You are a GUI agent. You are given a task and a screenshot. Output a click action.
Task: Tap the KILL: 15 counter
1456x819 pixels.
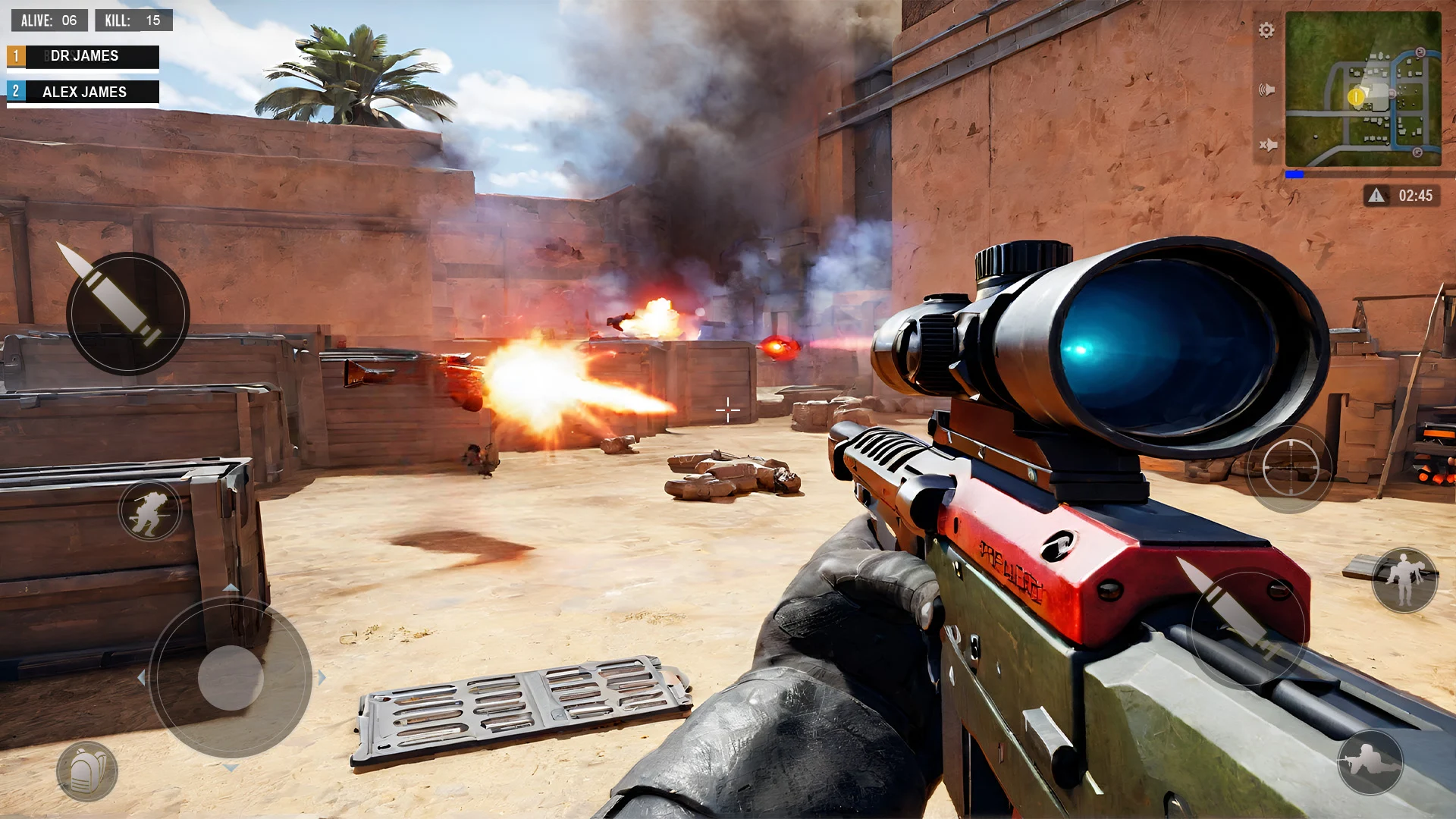(134, 20)
